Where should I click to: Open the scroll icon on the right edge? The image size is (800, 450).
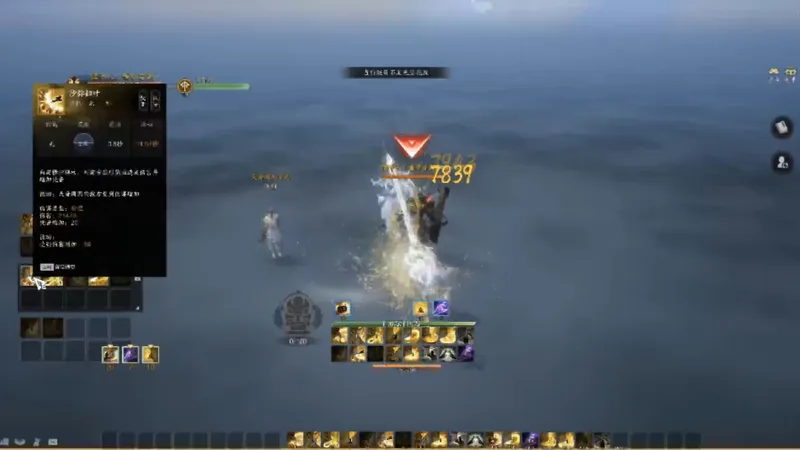pyautogui.click(x=781, y=127)
